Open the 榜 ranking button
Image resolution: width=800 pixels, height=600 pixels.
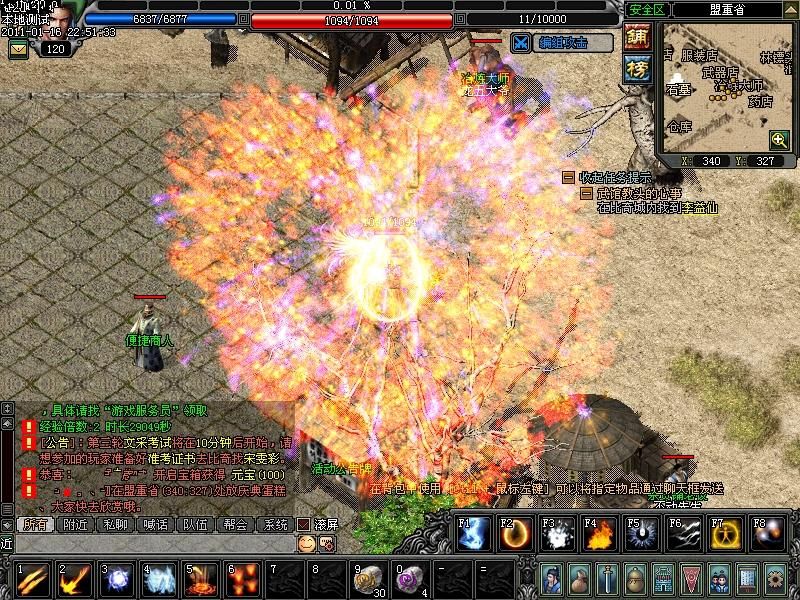636,68
